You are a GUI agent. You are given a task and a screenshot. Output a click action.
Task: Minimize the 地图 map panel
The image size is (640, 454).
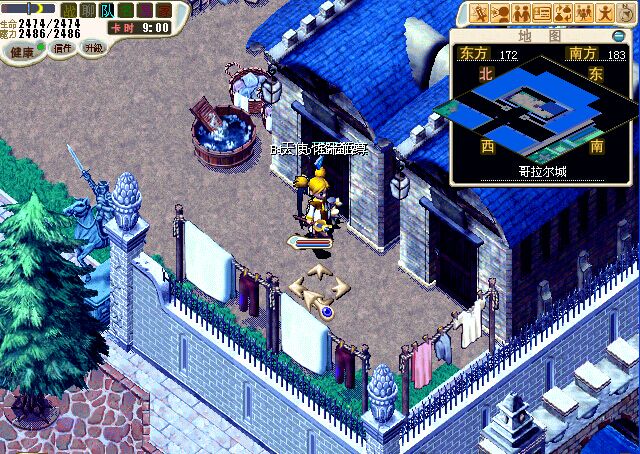pyautogui.click(x=620, y=36)
